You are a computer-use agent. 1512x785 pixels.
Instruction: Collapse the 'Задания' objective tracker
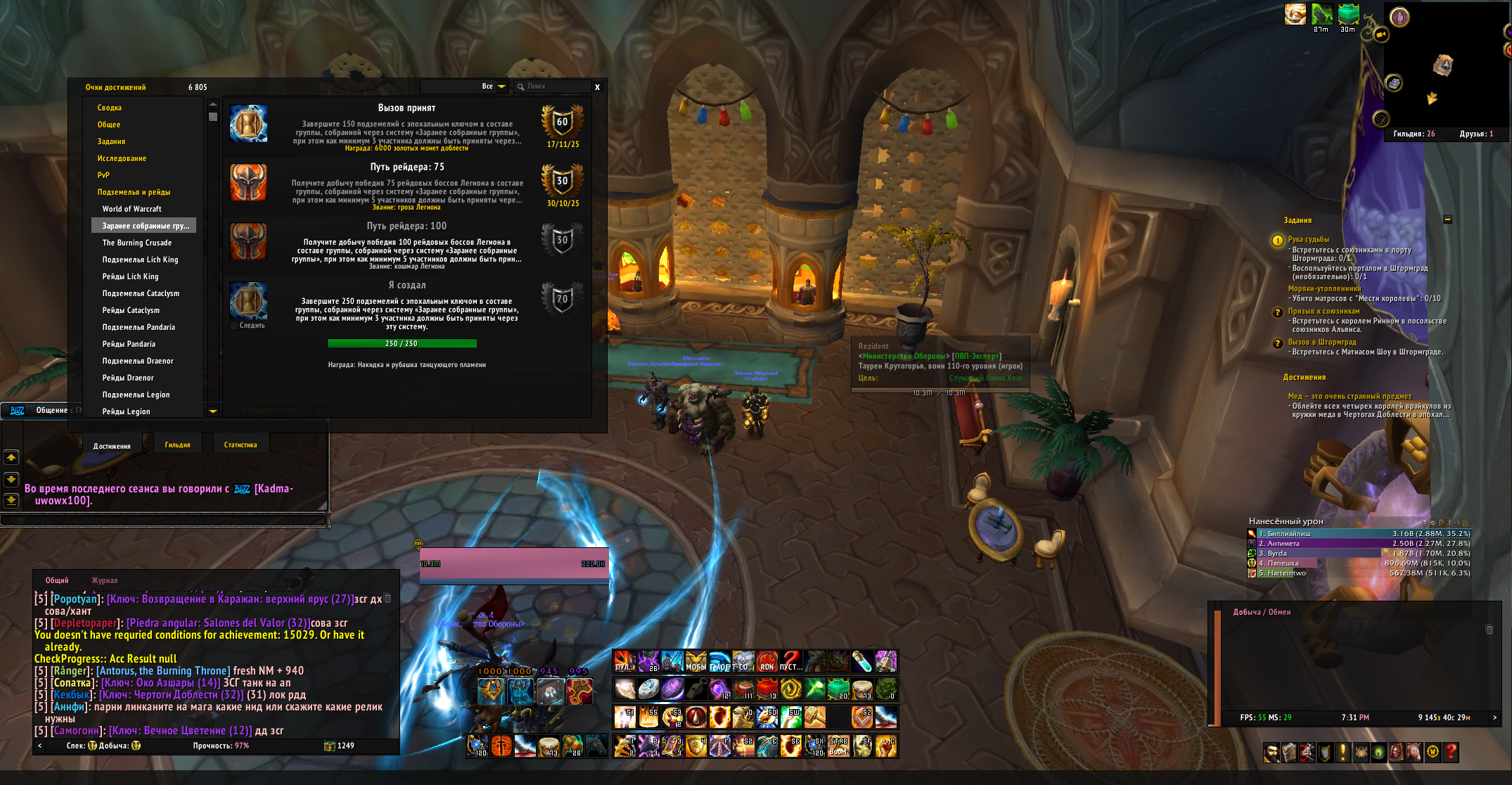[x=1447, y=219]
